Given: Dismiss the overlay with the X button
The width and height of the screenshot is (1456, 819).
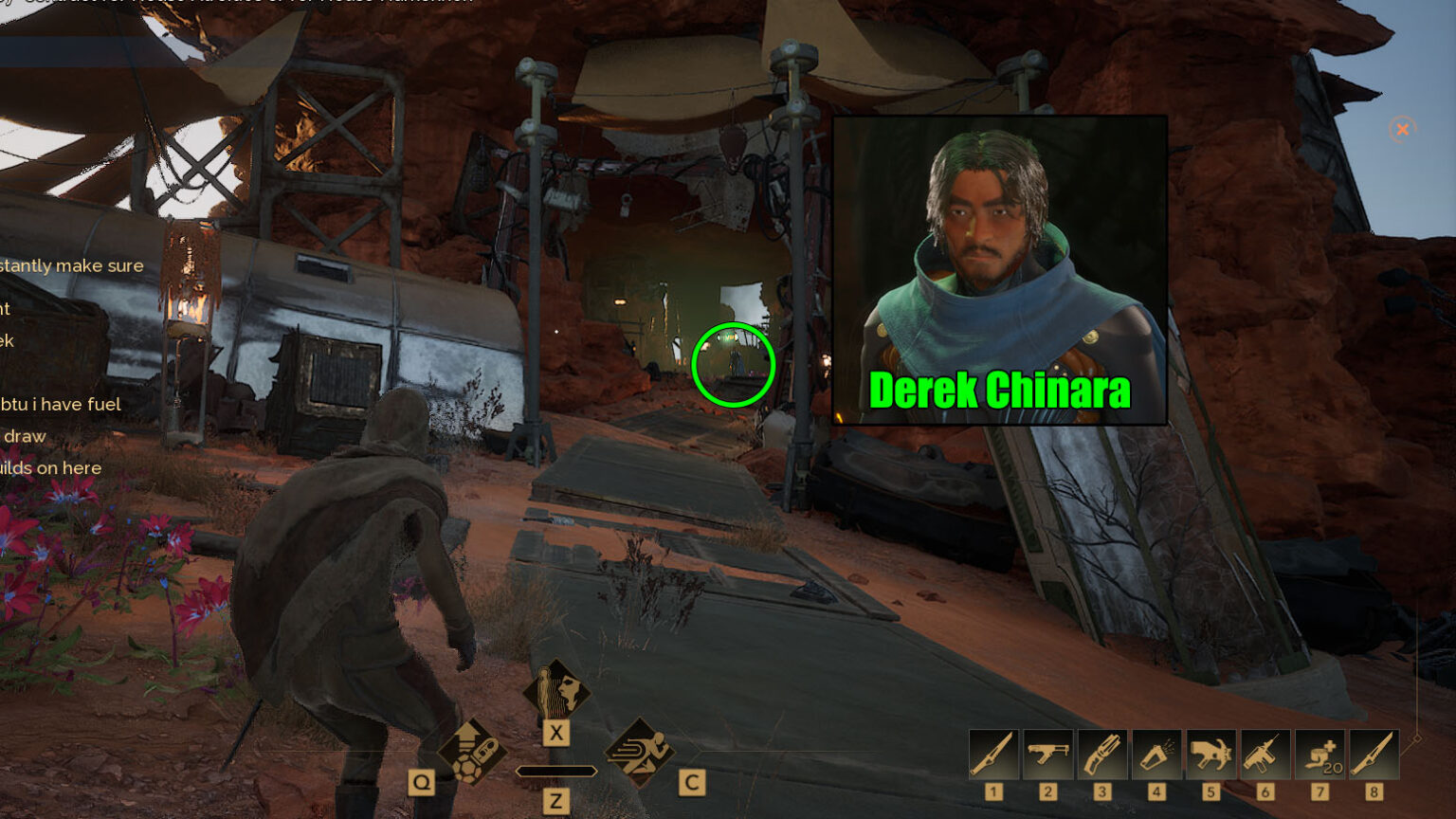Looking at the screenshot, I should (x=1401, y=129).
